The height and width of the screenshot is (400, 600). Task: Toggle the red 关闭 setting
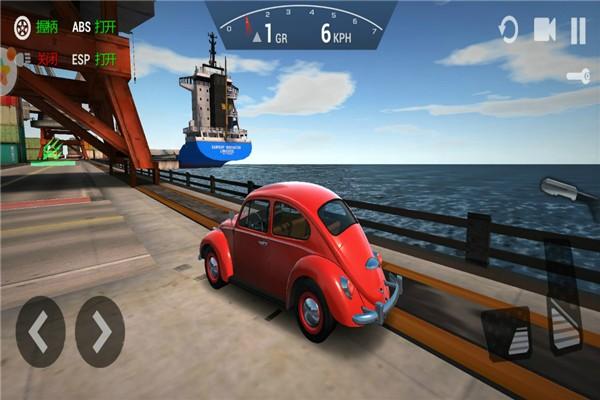(x=47, y=59)
